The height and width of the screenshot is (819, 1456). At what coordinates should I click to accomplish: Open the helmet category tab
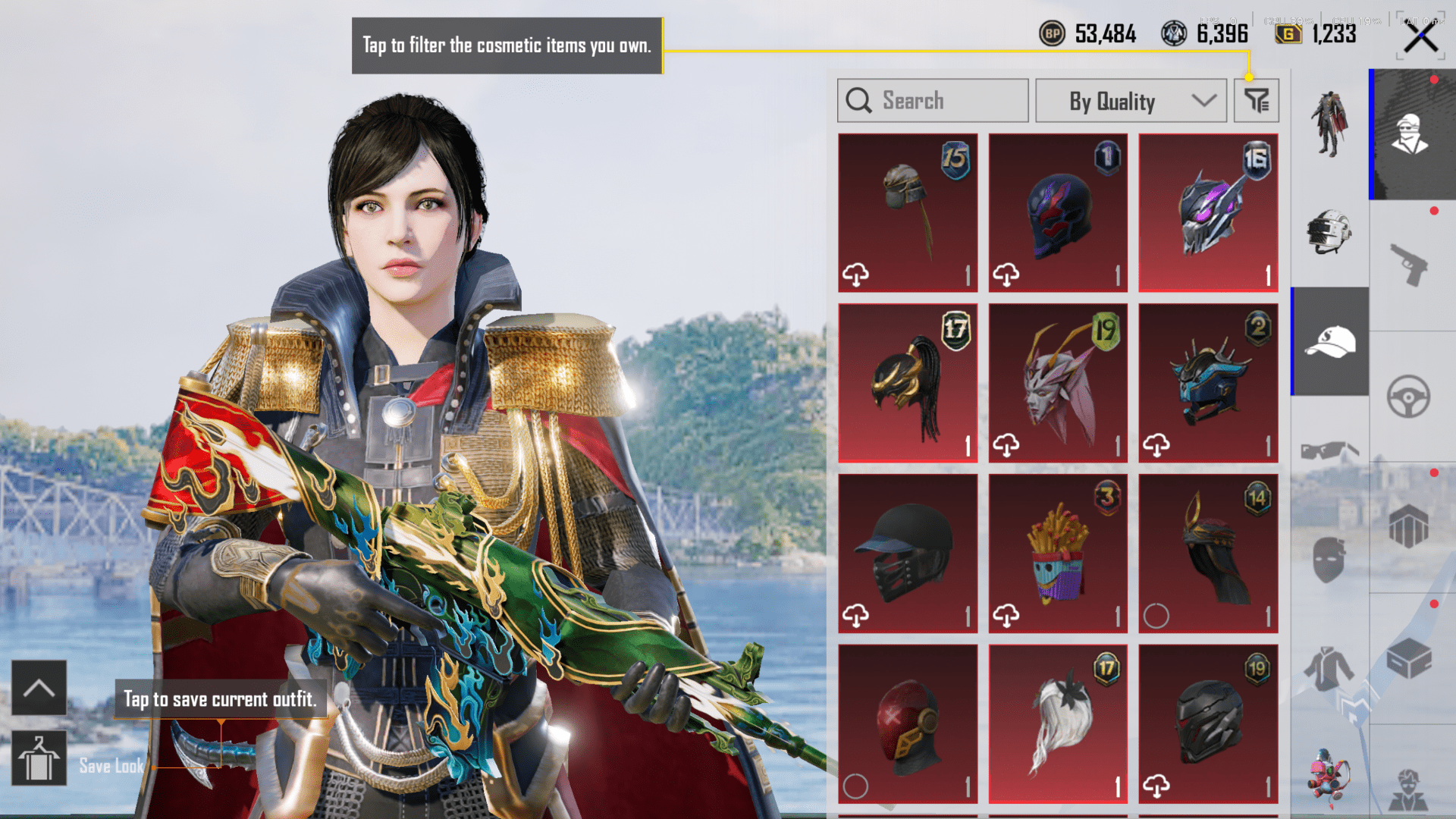pyautogui.click(x=1330, y=231)
